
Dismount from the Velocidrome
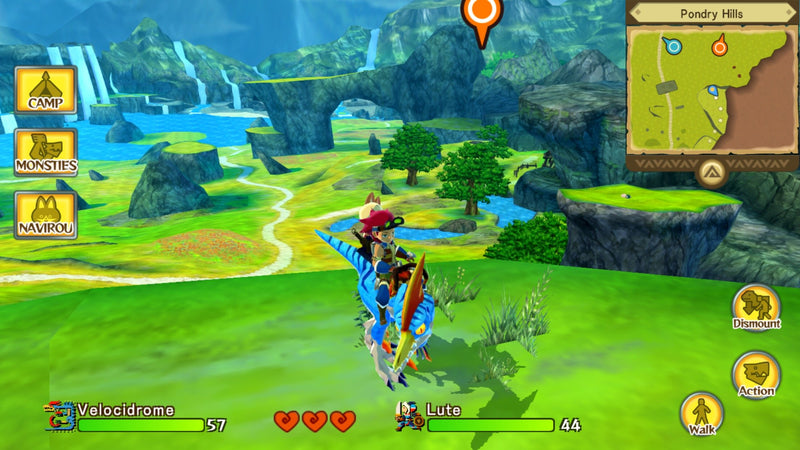pyautogui.click(x=756, y=307)
